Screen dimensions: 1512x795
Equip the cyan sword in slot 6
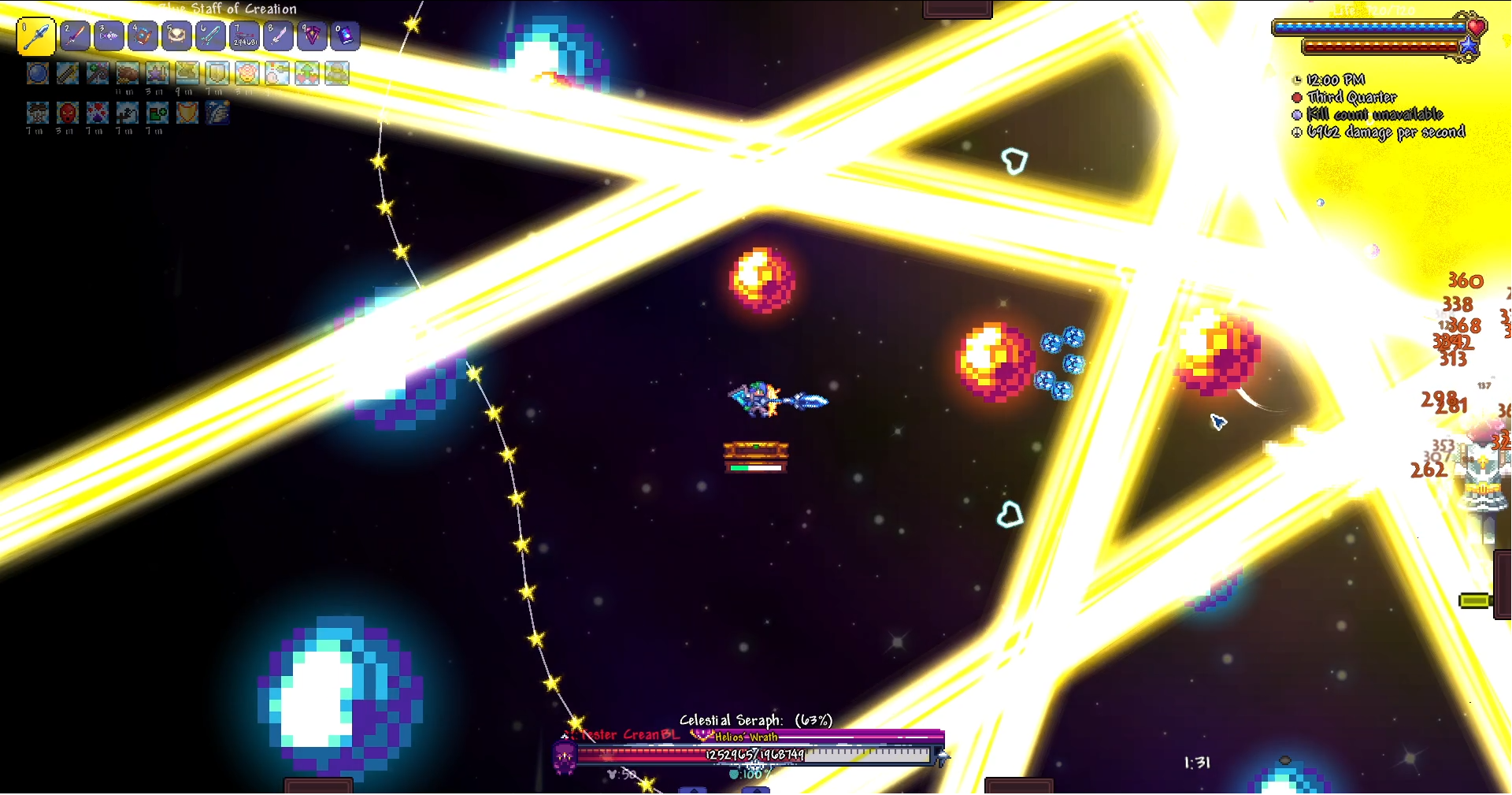click(210, 35)
